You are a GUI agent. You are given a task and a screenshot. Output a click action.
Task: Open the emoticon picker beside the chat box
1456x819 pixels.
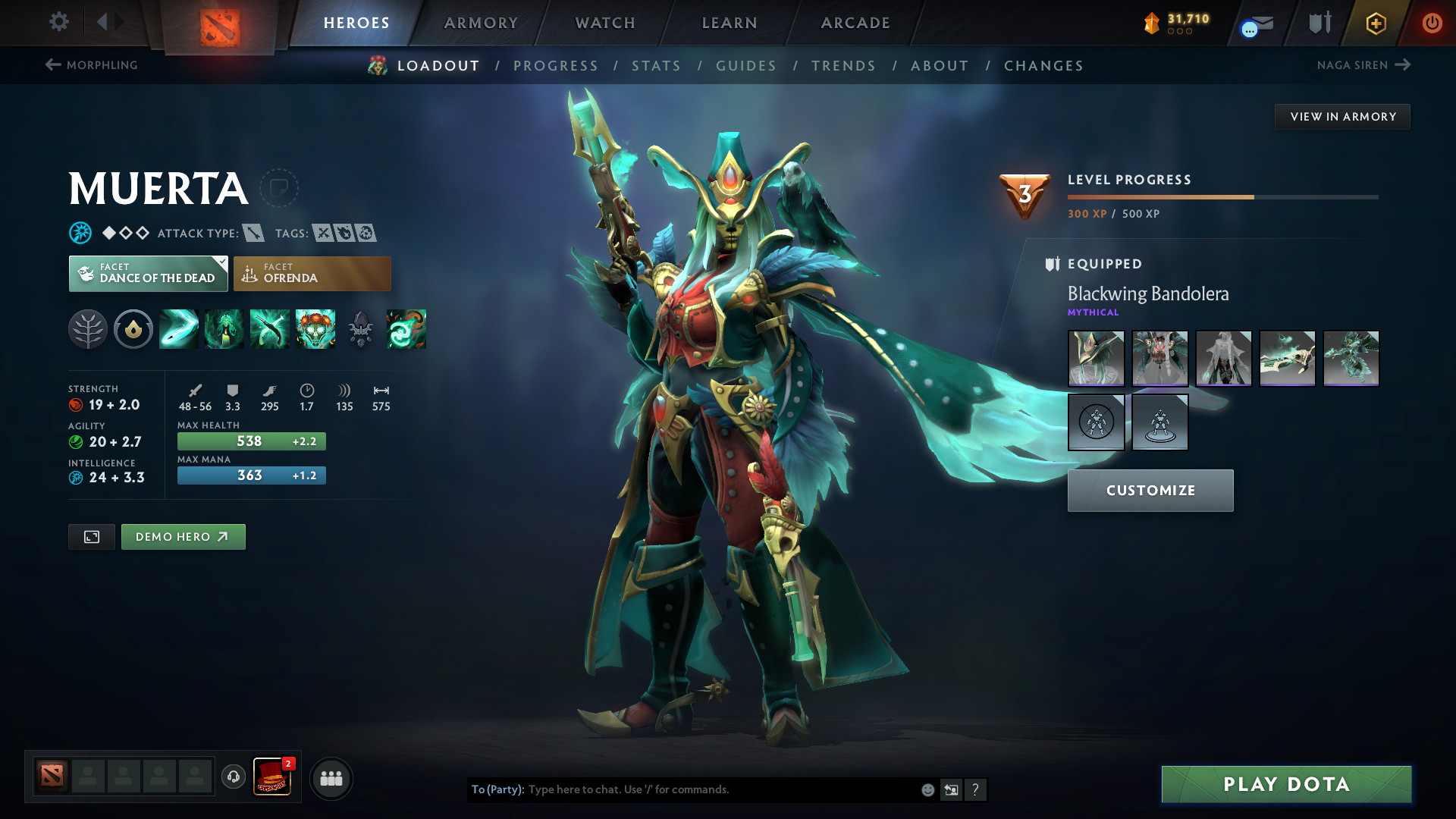[x=927, y=789]
